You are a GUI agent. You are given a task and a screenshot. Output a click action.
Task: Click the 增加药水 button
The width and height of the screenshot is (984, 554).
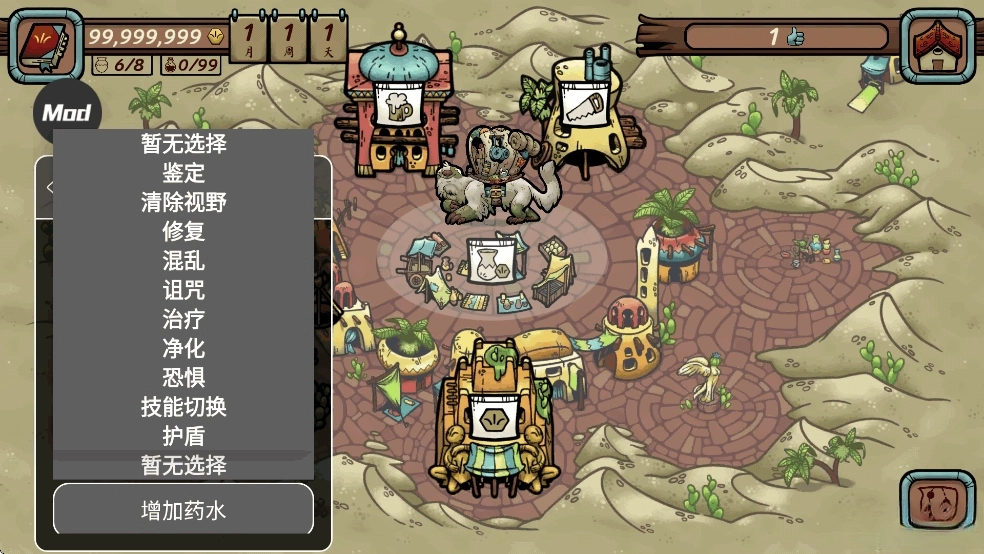coord(183,511)
